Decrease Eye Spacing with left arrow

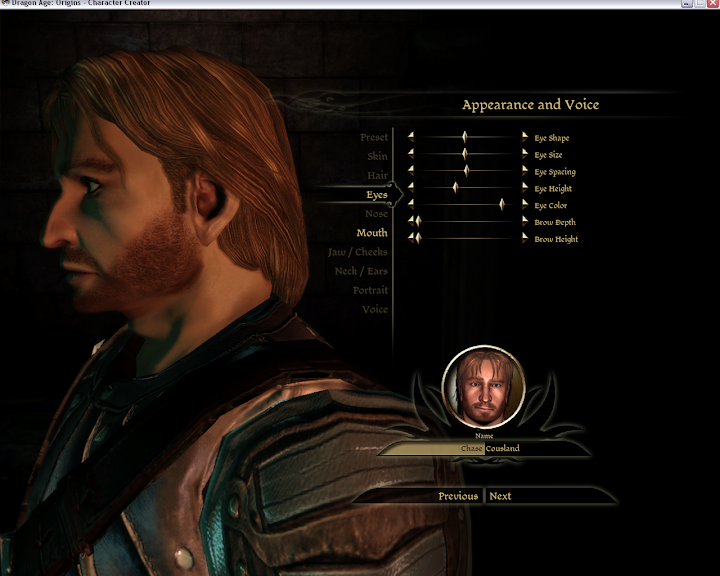tap(410, 171)
